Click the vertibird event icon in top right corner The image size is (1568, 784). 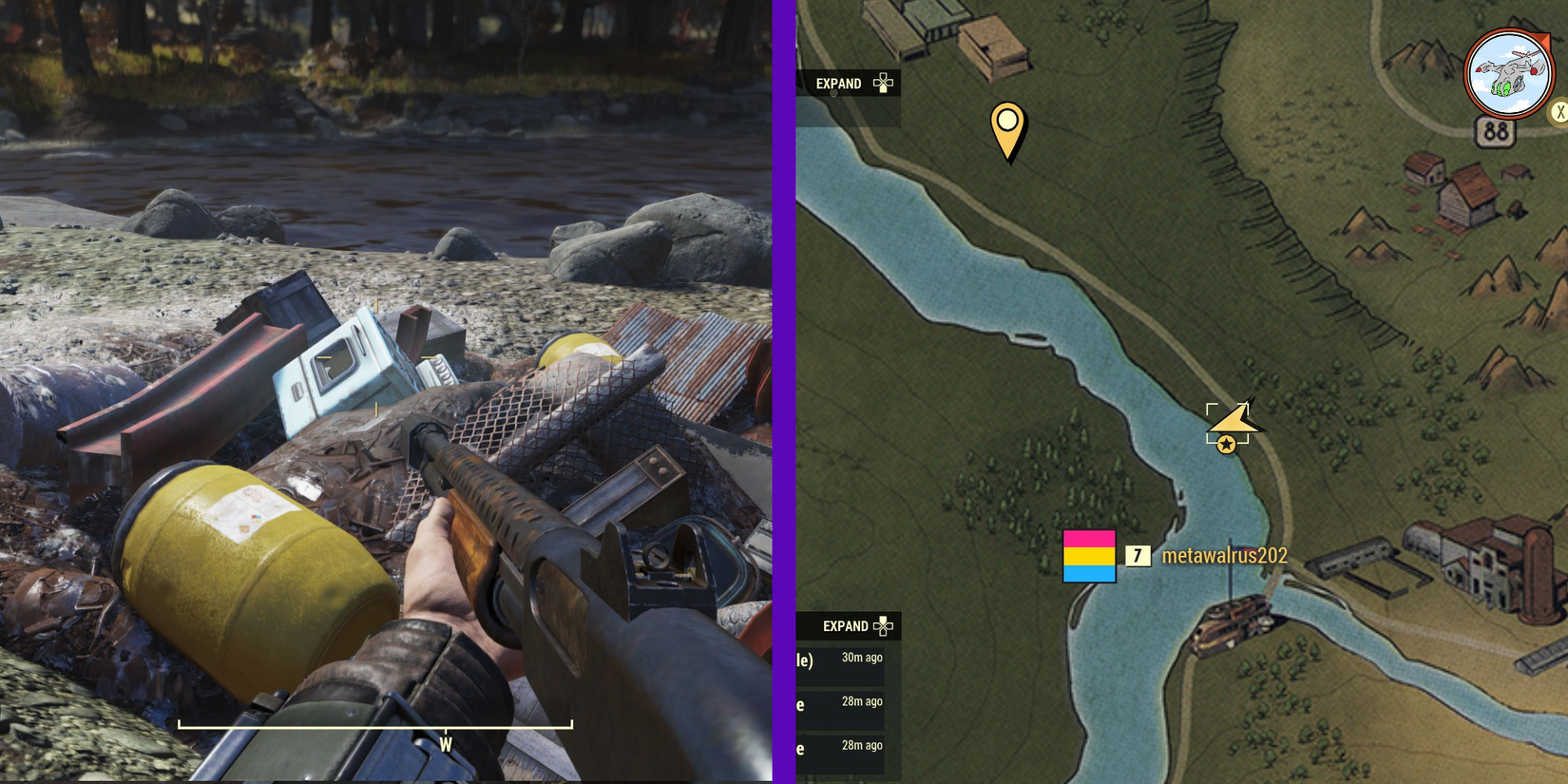coord(1507,68)
